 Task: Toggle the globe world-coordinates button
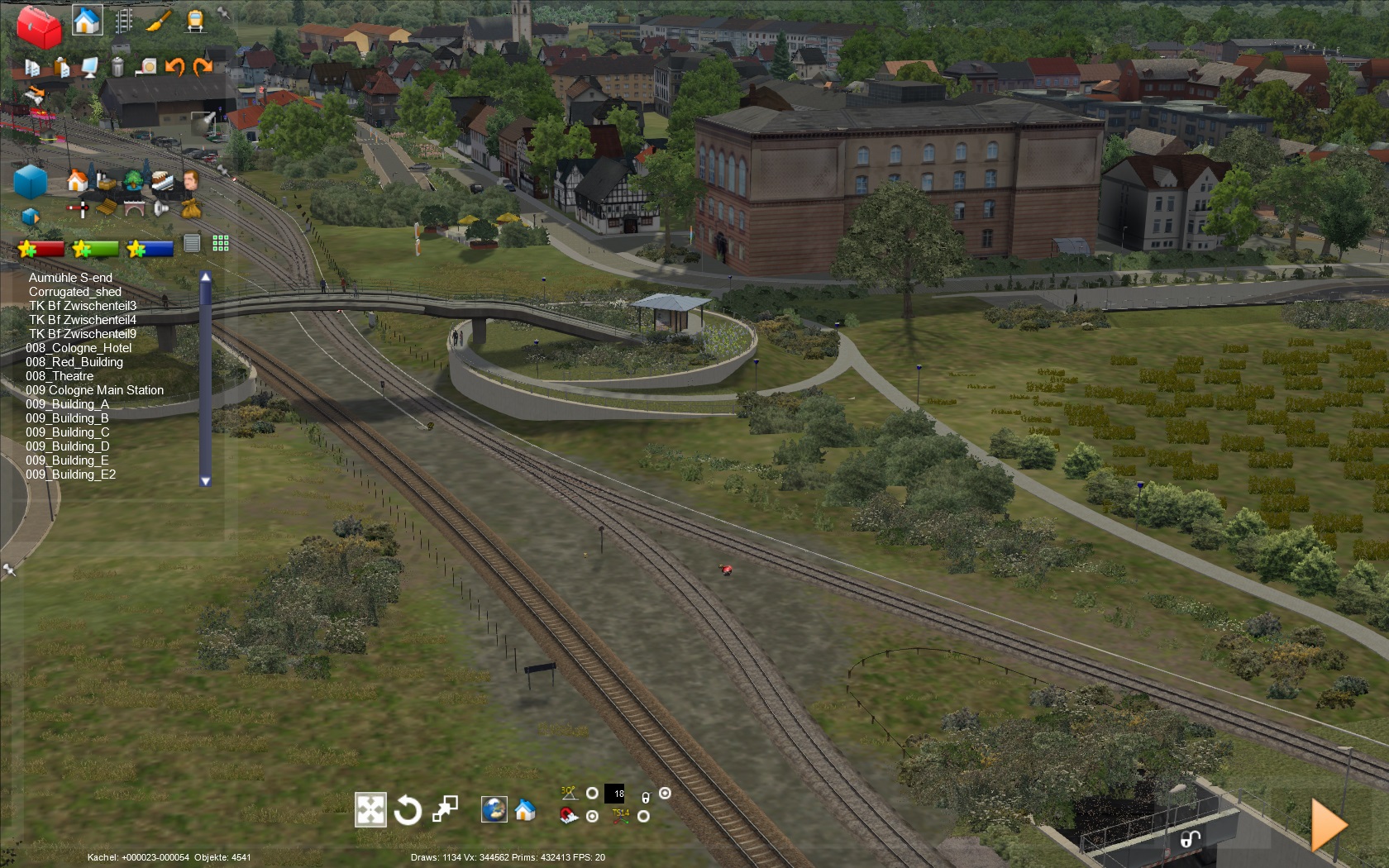tap(494, 809)
